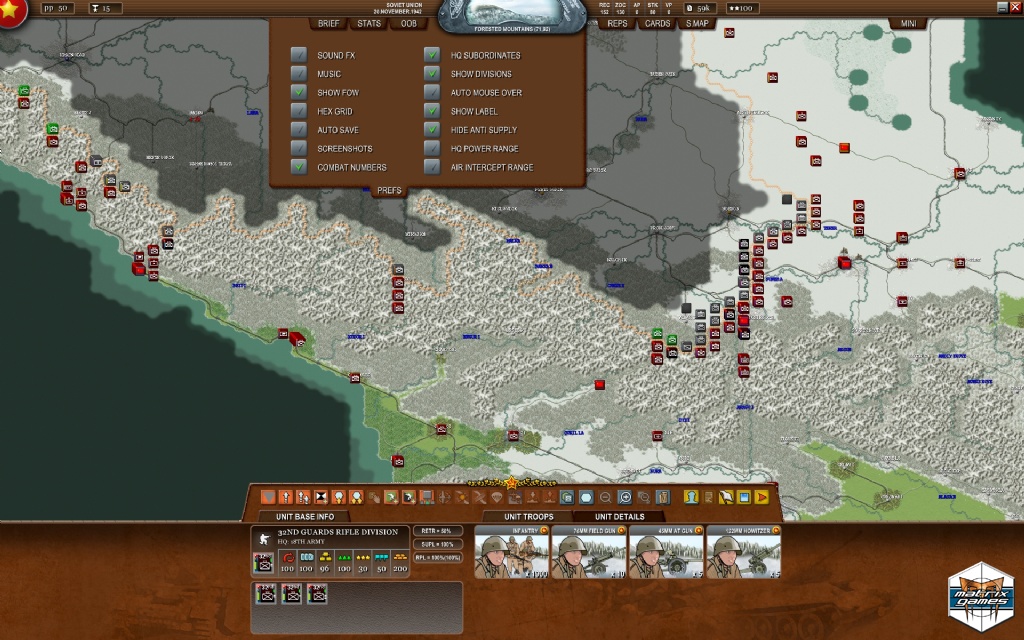Toggle the Air Intercept Range checkbox
This screenshot has width=1024, height=640.
[431, 167]
